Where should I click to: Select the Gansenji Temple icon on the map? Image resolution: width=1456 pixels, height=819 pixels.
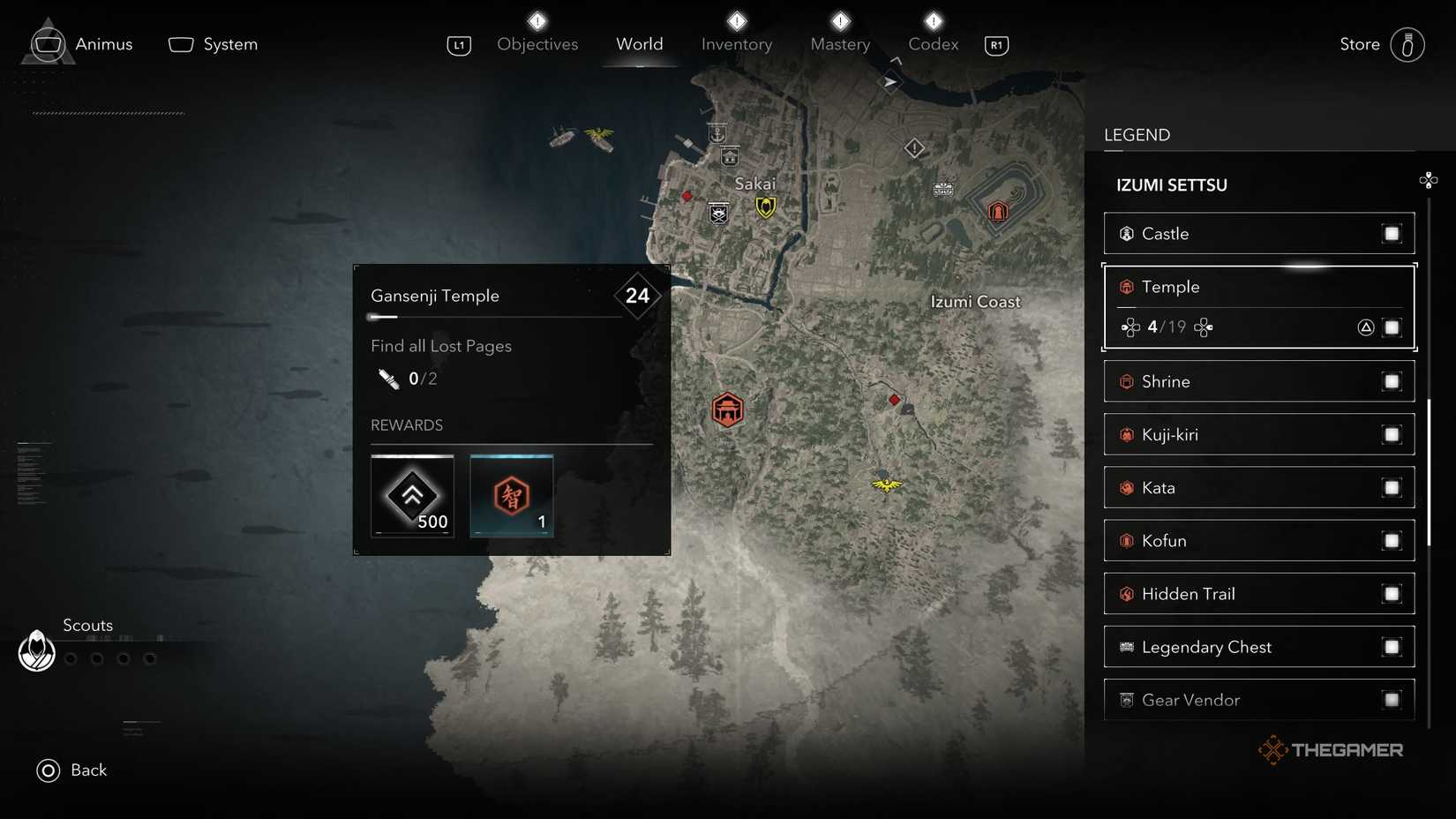[727, 409]
